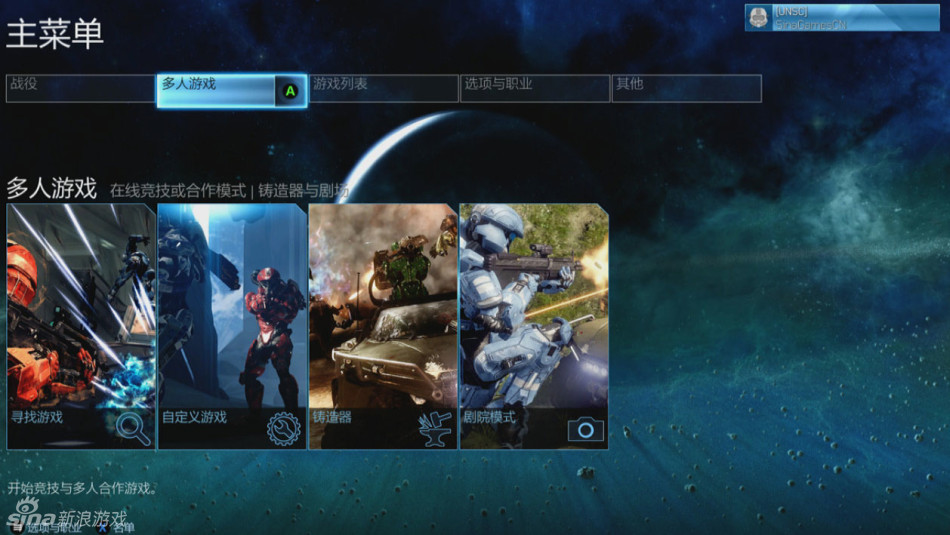The width and height of the screenshot is (950, 535).
Task: Launch the 剧院模式 Theater tile
Action: (x=534, y=326)
